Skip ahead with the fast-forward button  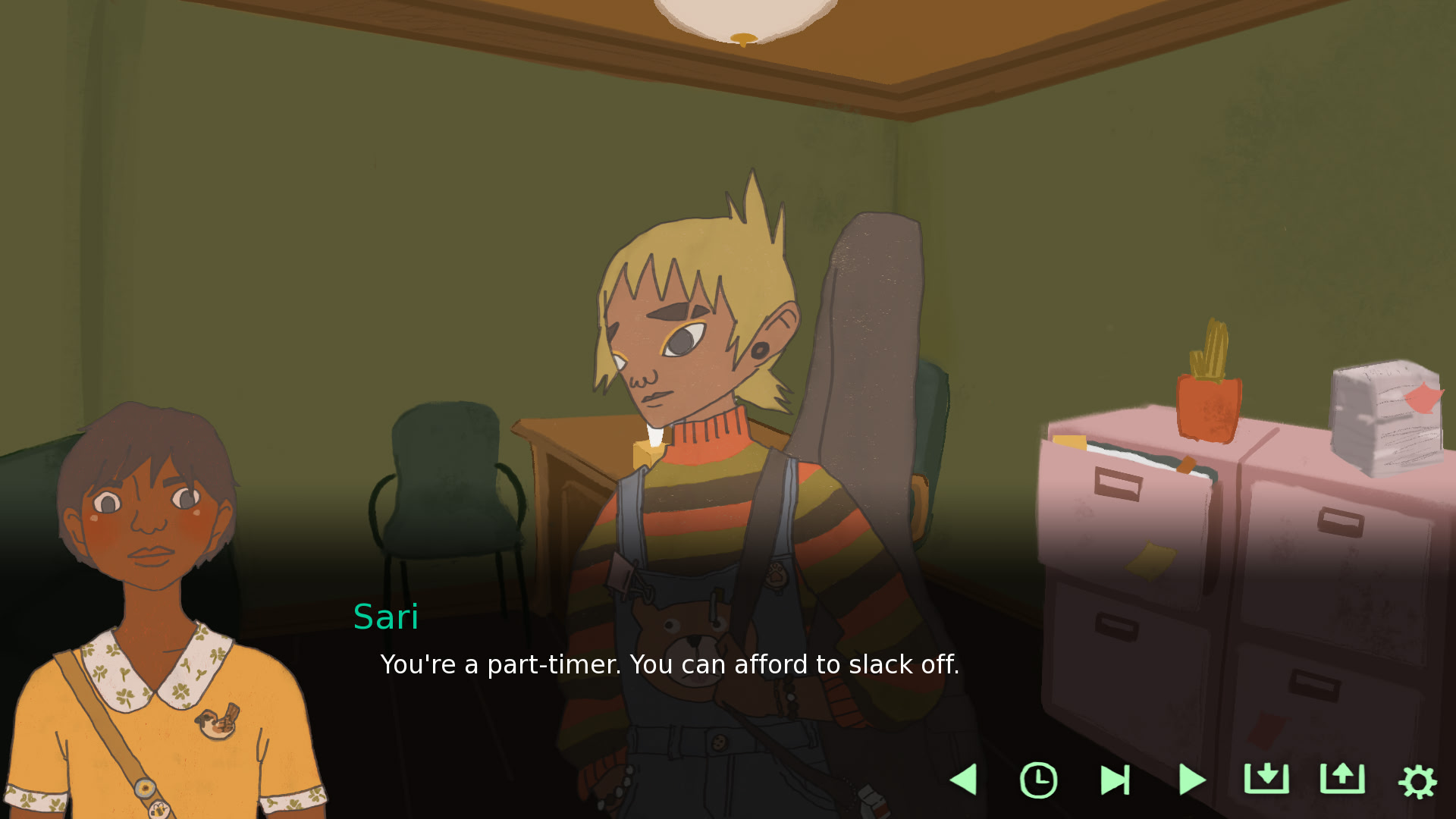1115,780
